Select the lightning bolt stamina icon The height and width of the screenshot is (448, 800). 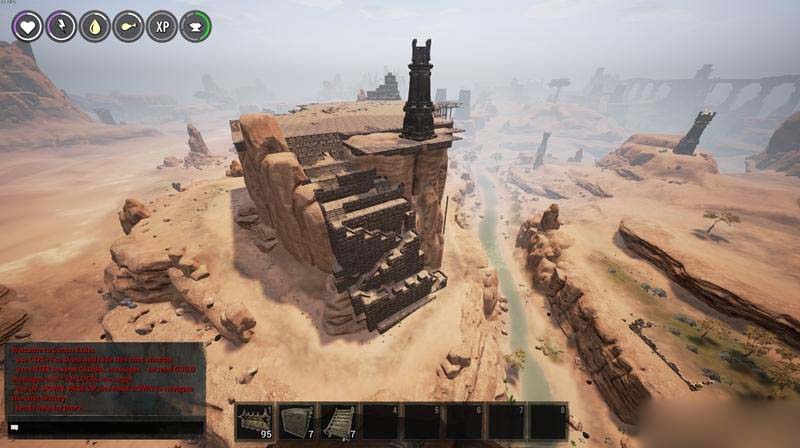pyautogui.click(x=61, y=26)
